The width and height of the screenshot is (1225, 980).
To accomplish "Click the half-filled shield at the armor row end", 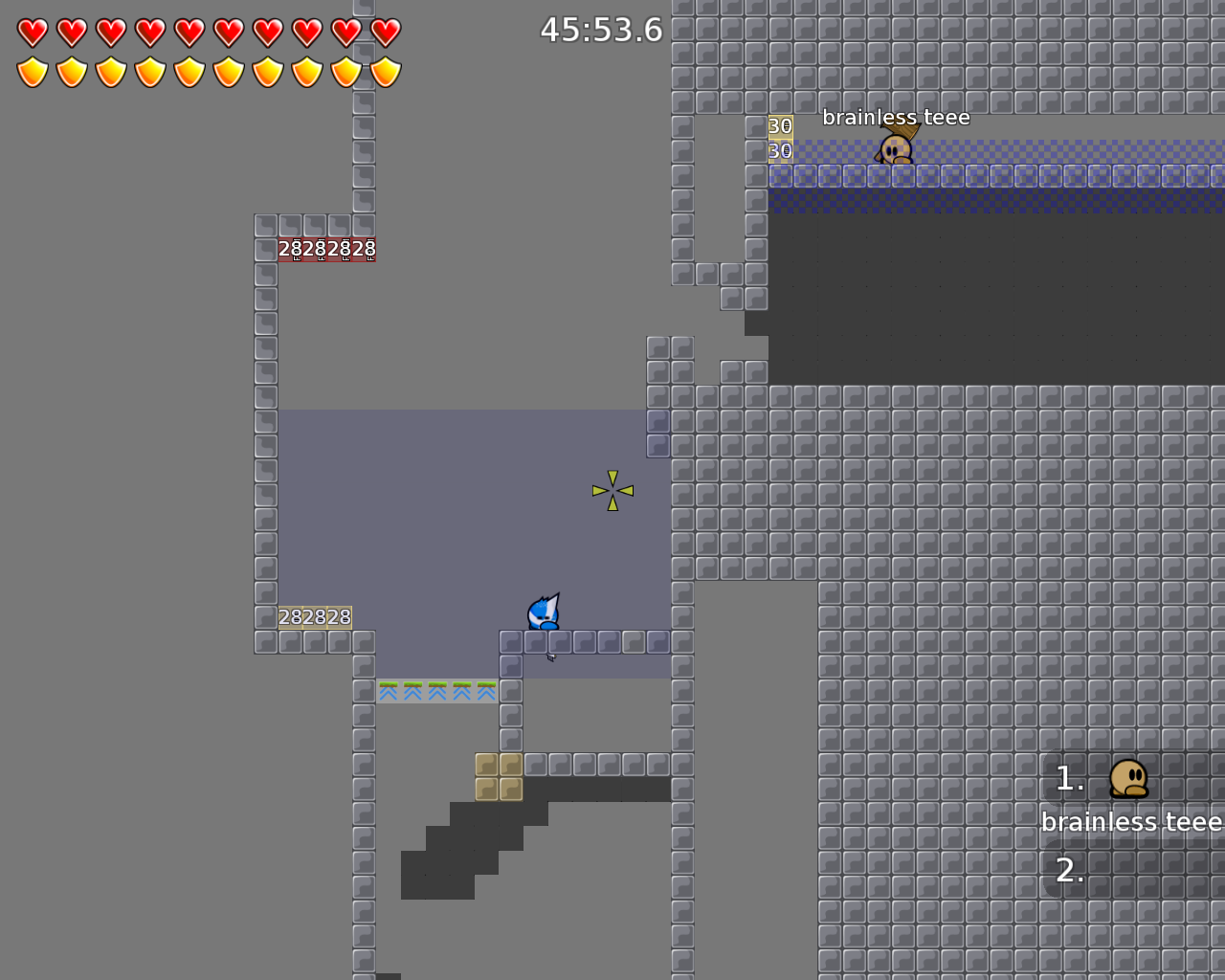I will coord(385,70).
